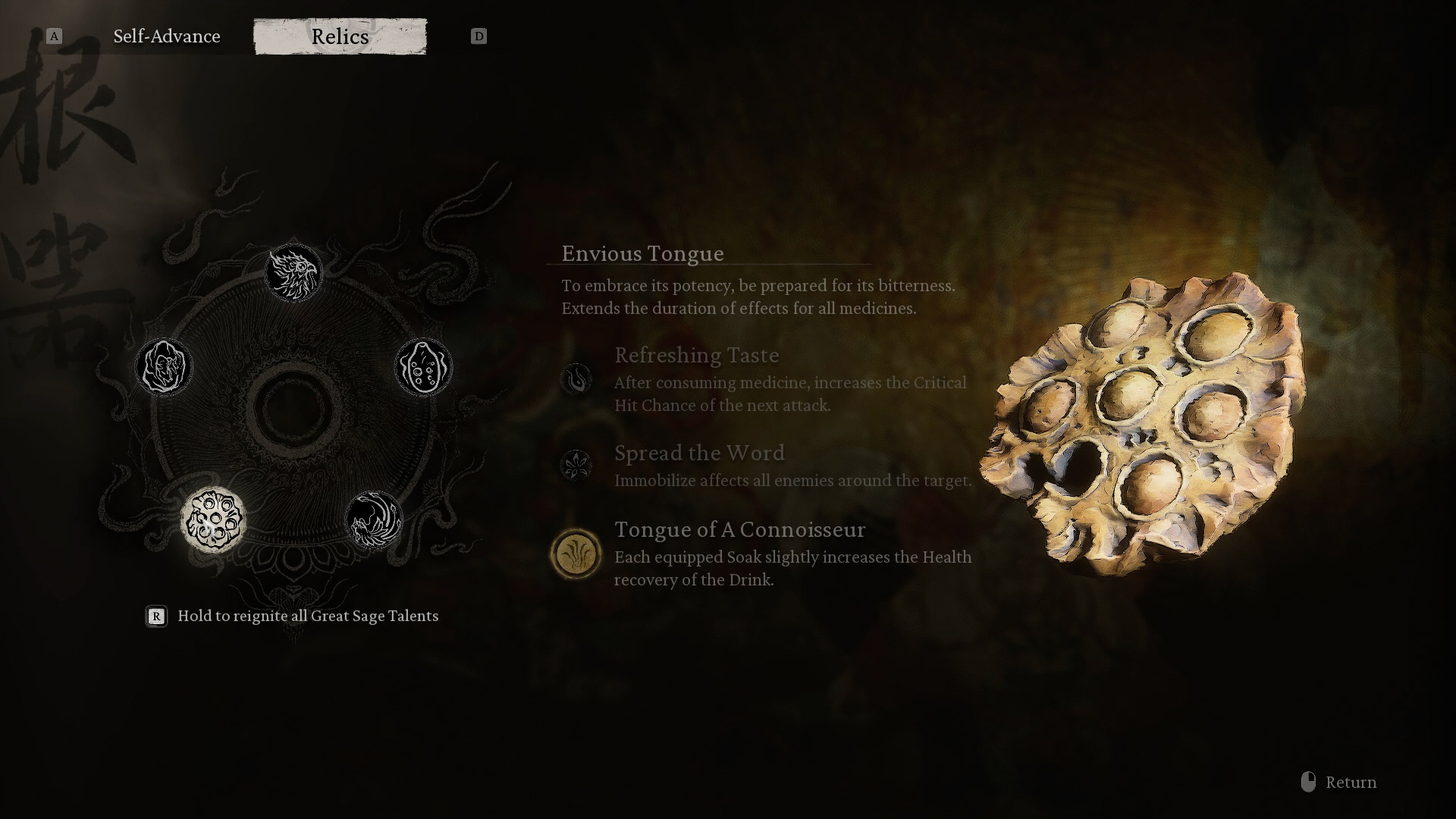Select the Refreshing Taste talent
Image resolution: width=1456 pixels, height=819 pixels.
click(576, 378)
